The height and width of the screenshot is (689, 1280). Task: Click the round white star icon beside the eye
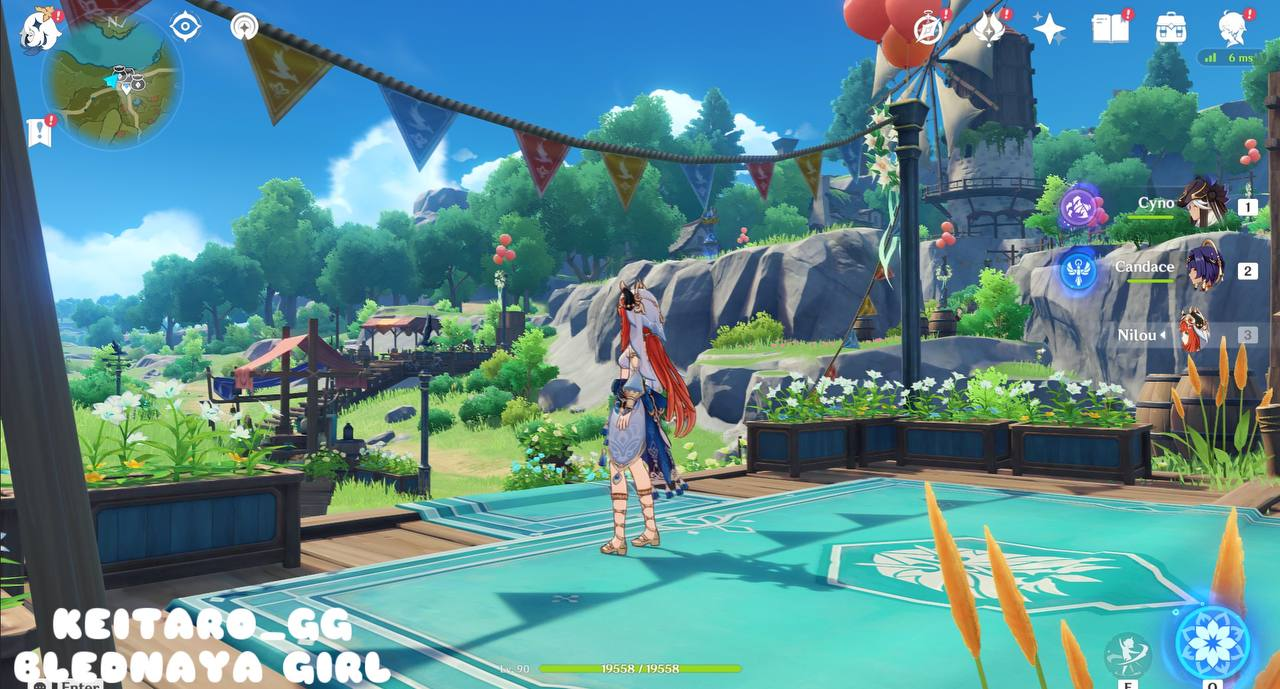click(x=244, y=27)
